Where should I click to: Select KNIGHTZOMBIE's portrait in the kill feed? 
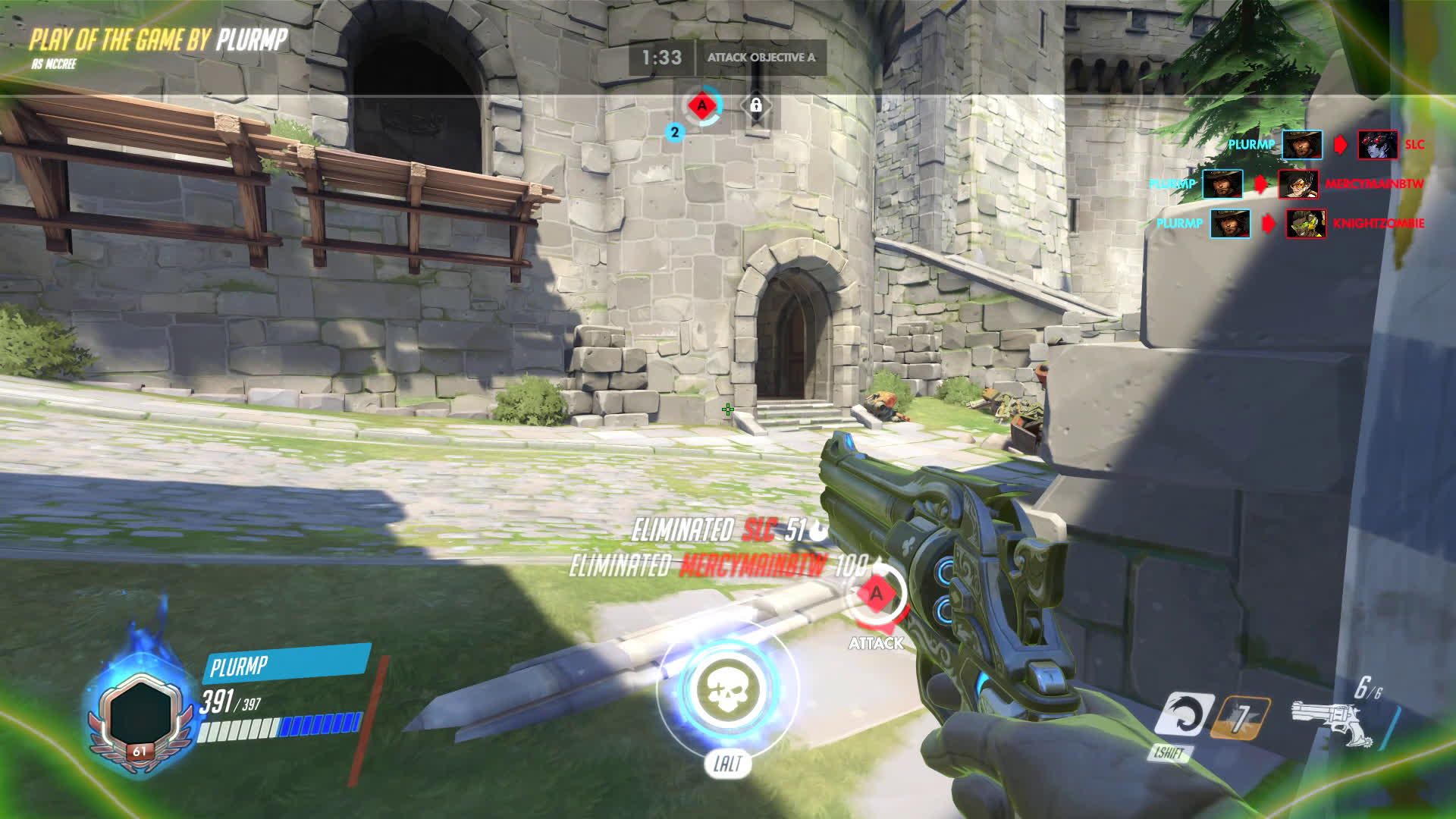click(x=1306, y=223)
